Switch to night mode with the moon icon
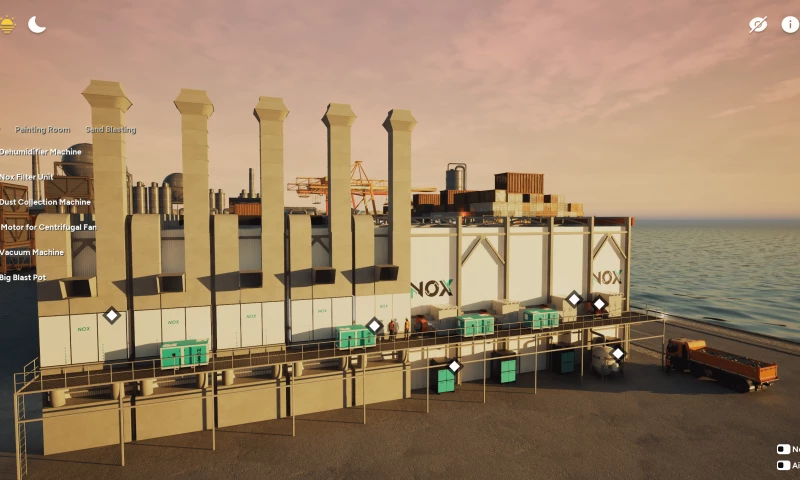This screenshot has width=800, height=480. click(x=37, y=24)
